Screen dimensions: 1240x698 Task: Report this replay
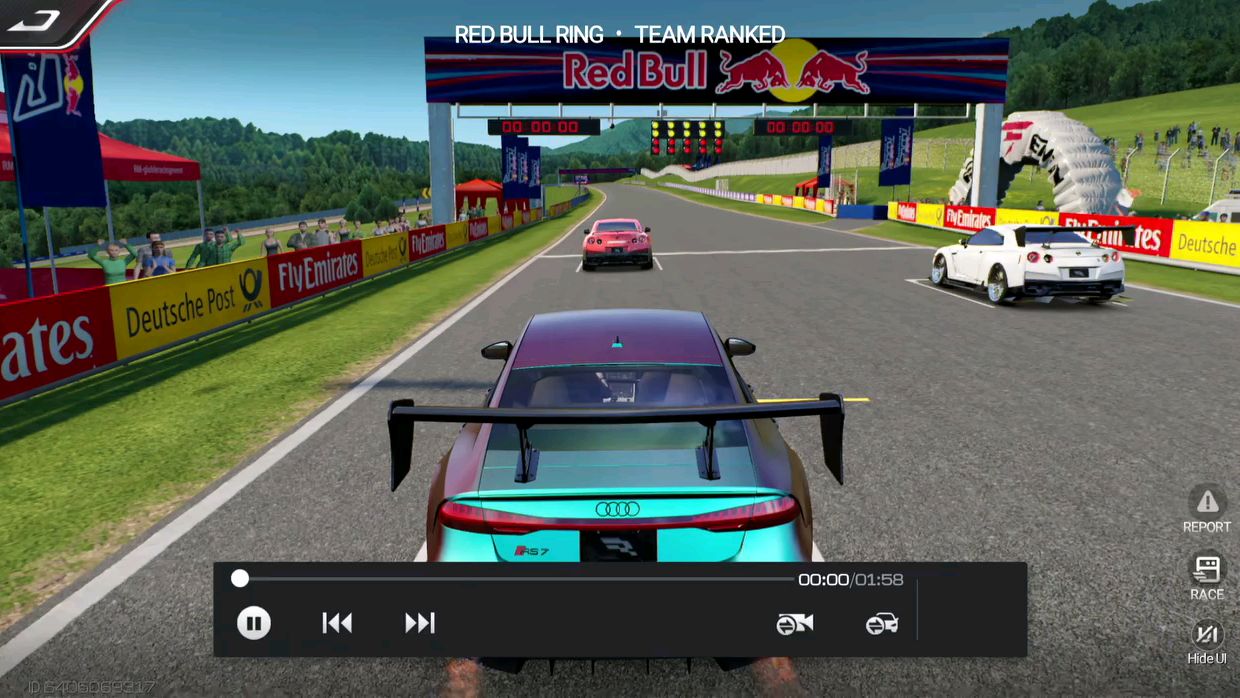coord(1207,509)
